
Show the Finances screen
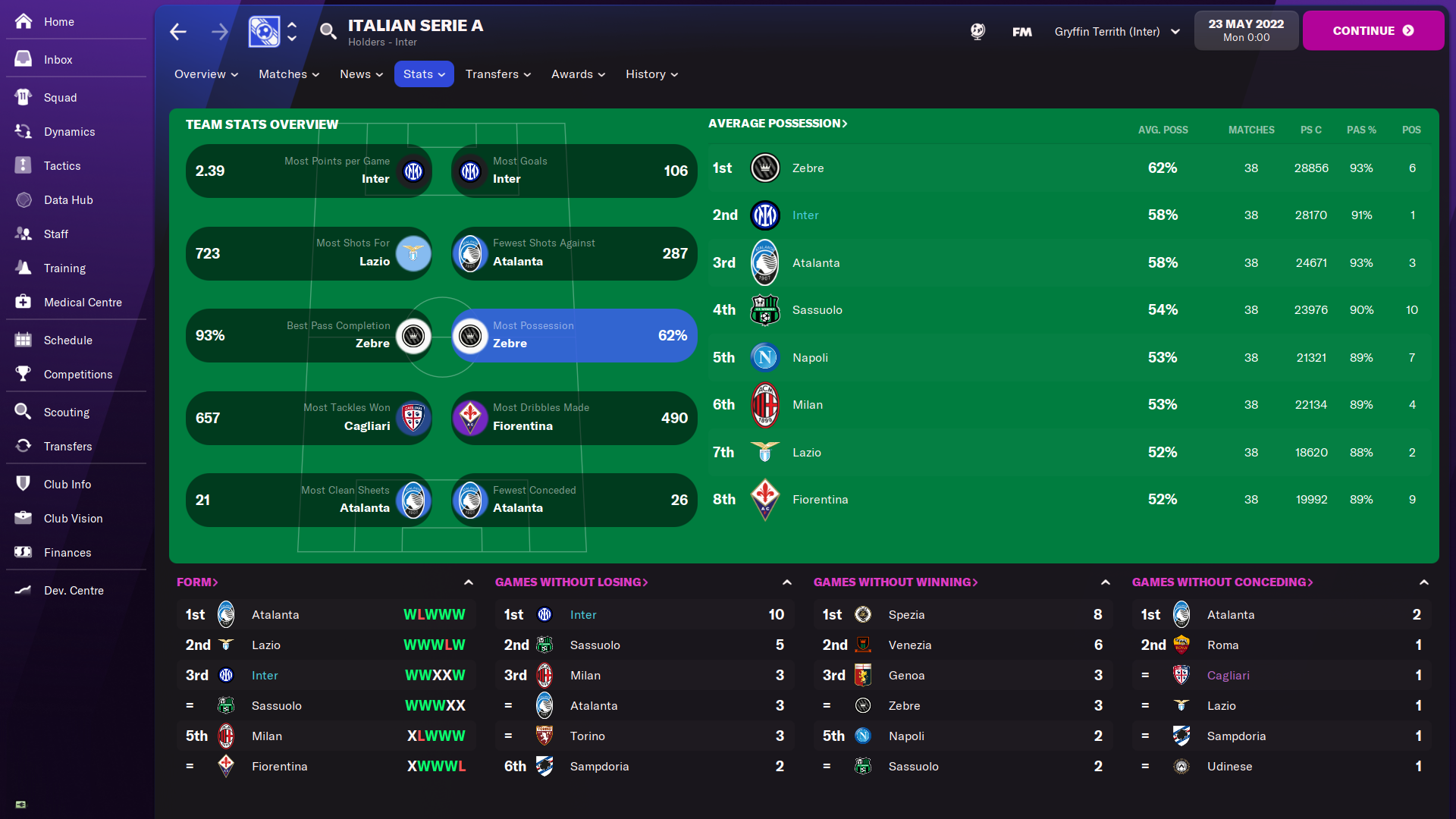67,553
